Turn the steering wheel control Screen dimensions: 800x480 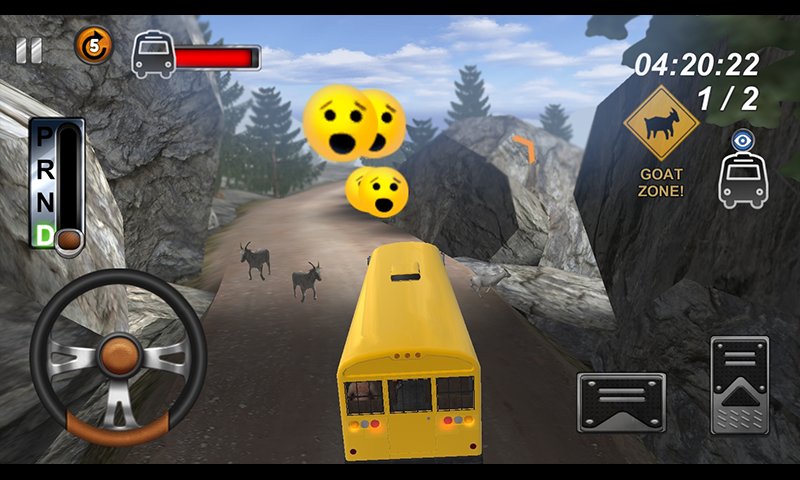[x=118, y=357]
